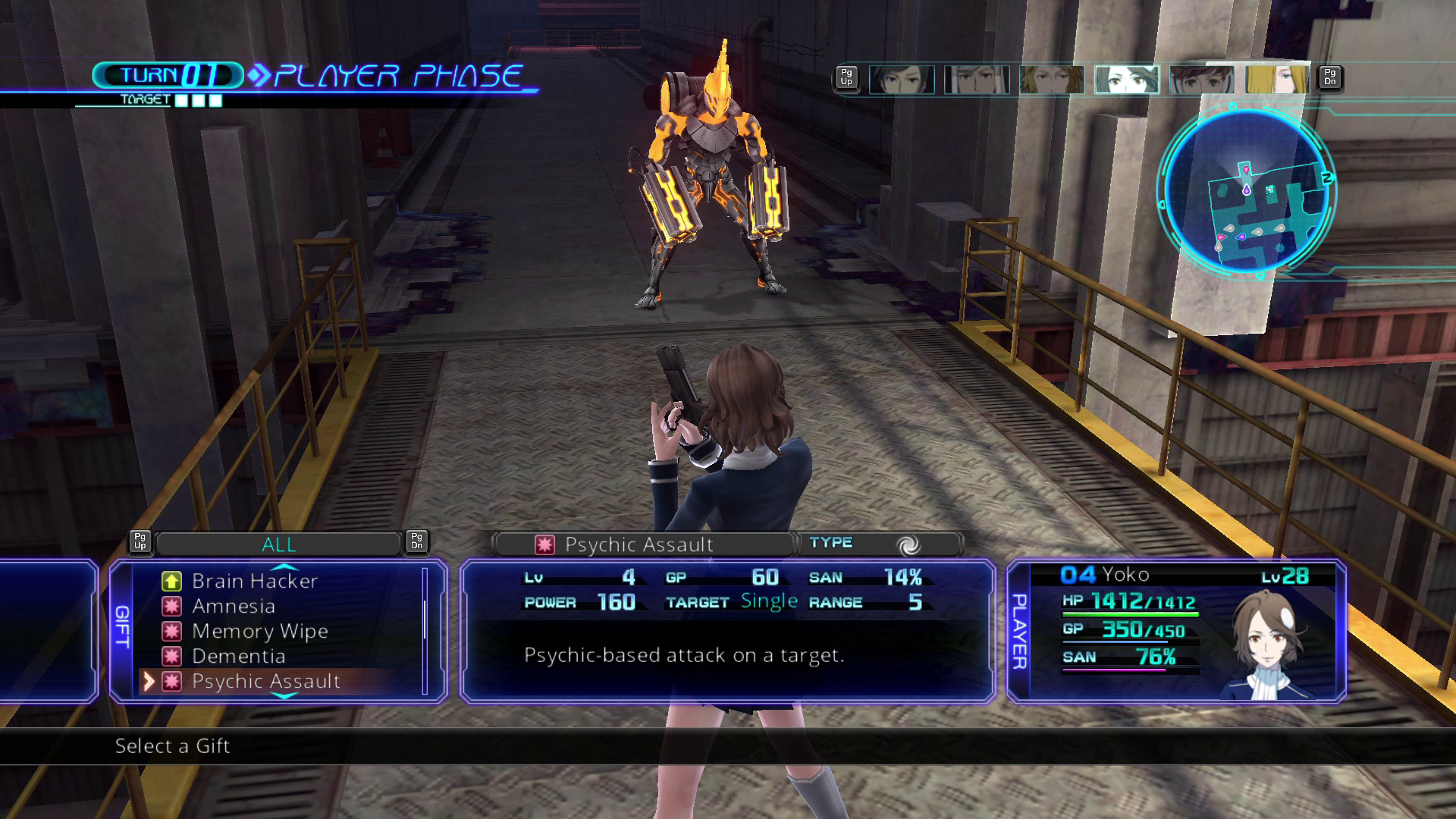Select the highlighted Psychic Assault gift entry
The width and height of the screenshot is (1456, 819).
265,681
